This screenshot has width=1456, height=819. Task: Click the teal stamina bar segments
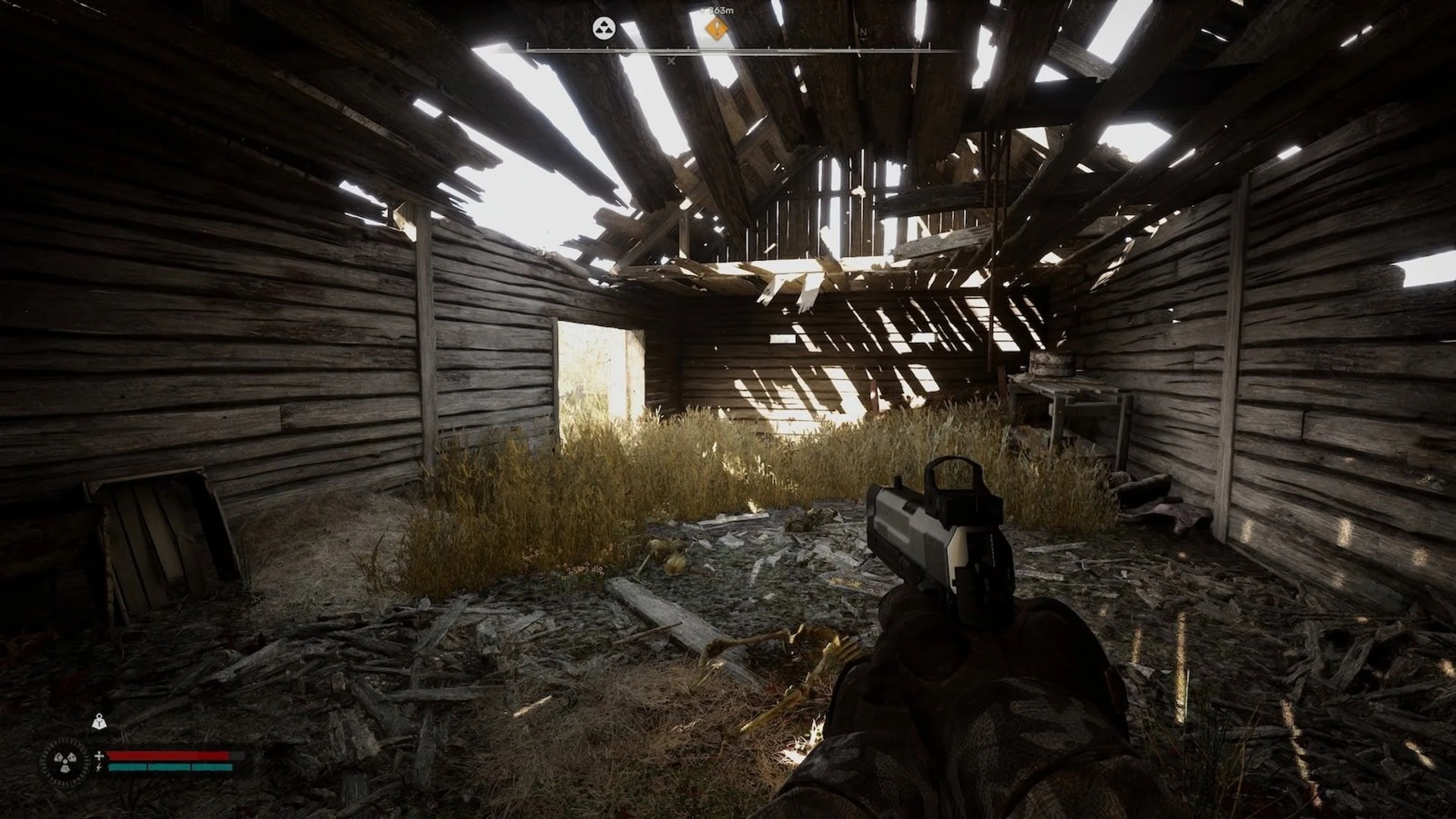coord(169,767)
